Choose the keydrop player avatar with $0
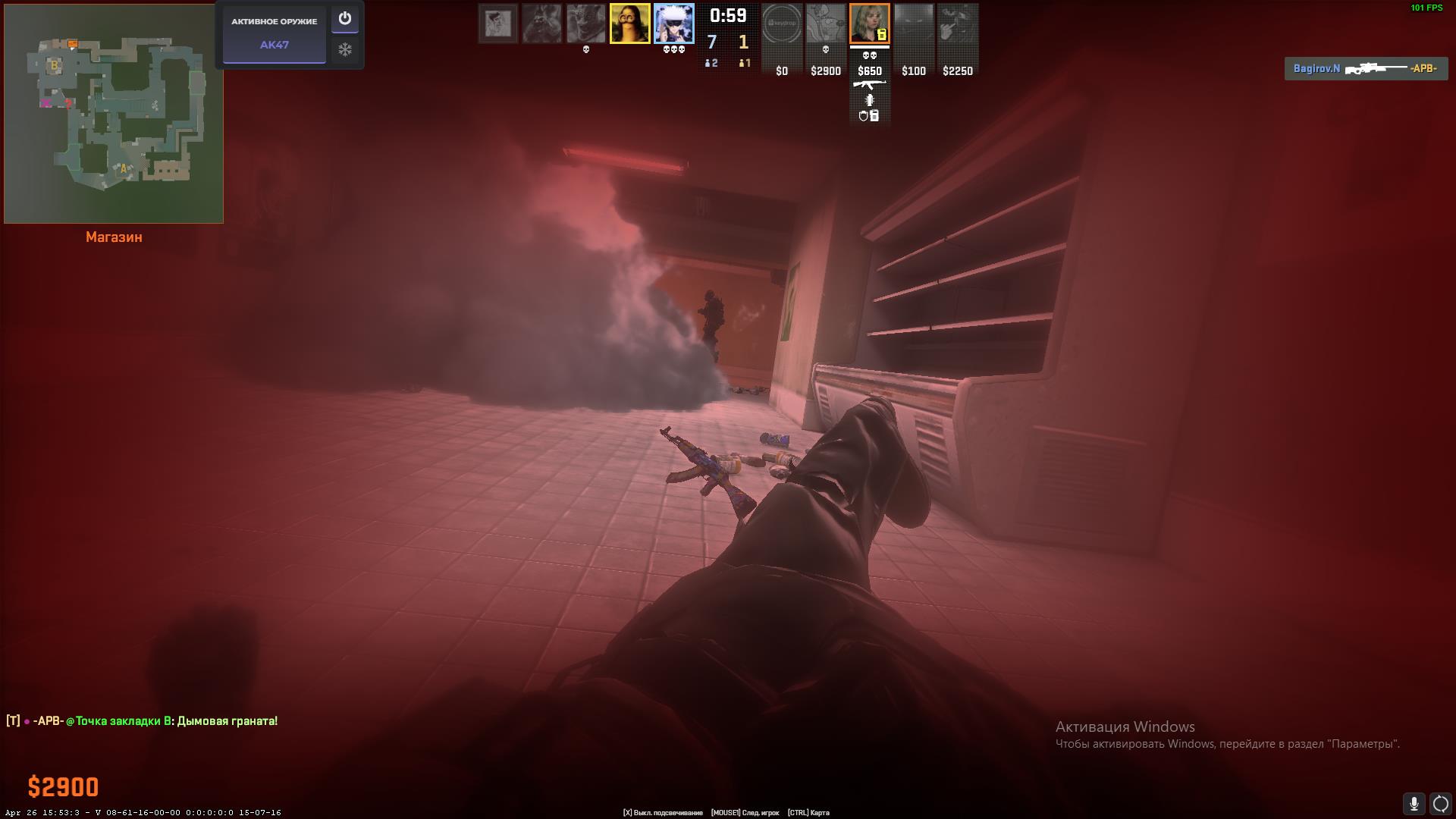Screen dimensions: 1456x819 781,24
